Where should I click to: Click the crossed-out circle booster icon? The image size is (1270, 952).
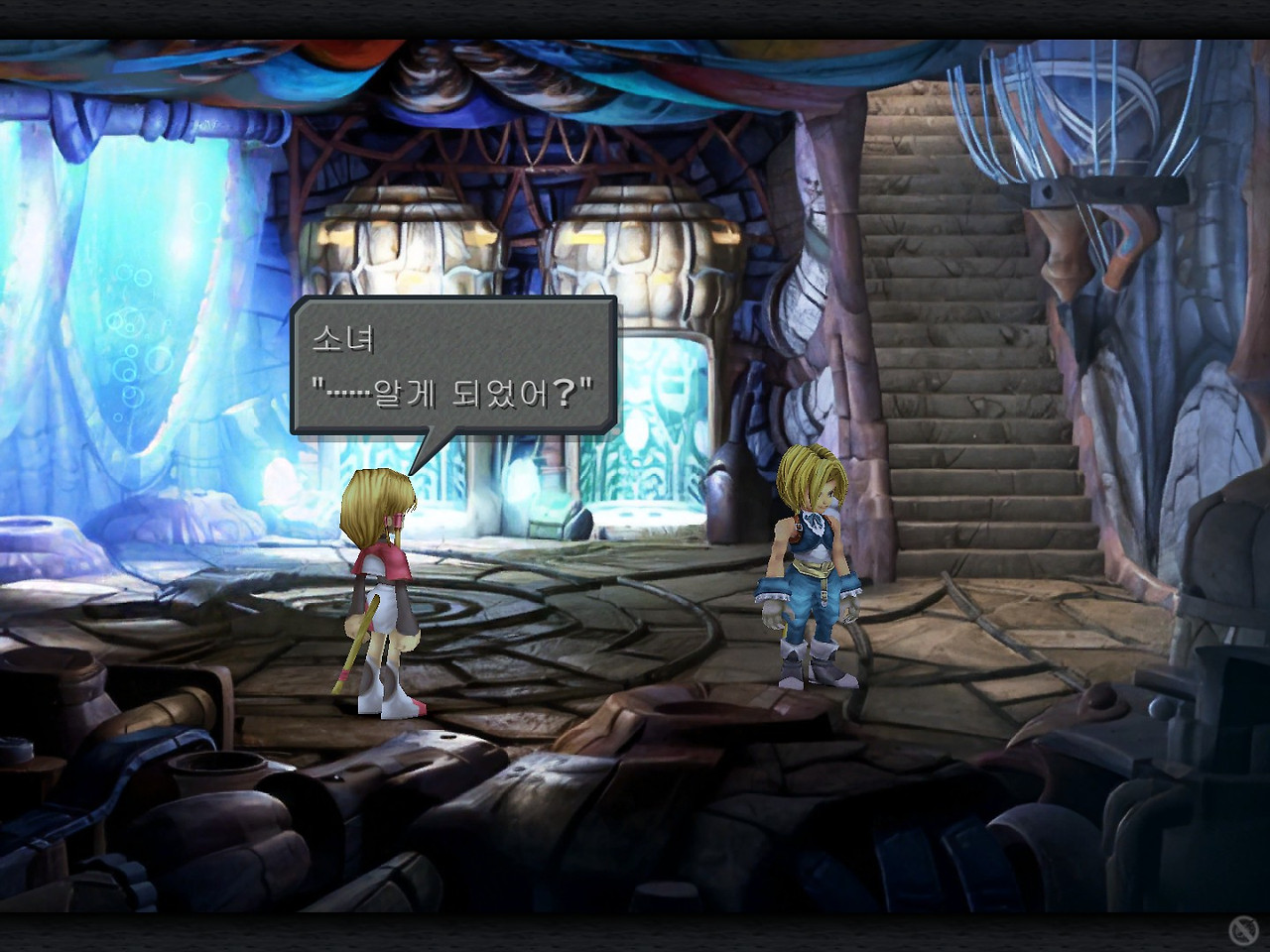point(1242,930)
